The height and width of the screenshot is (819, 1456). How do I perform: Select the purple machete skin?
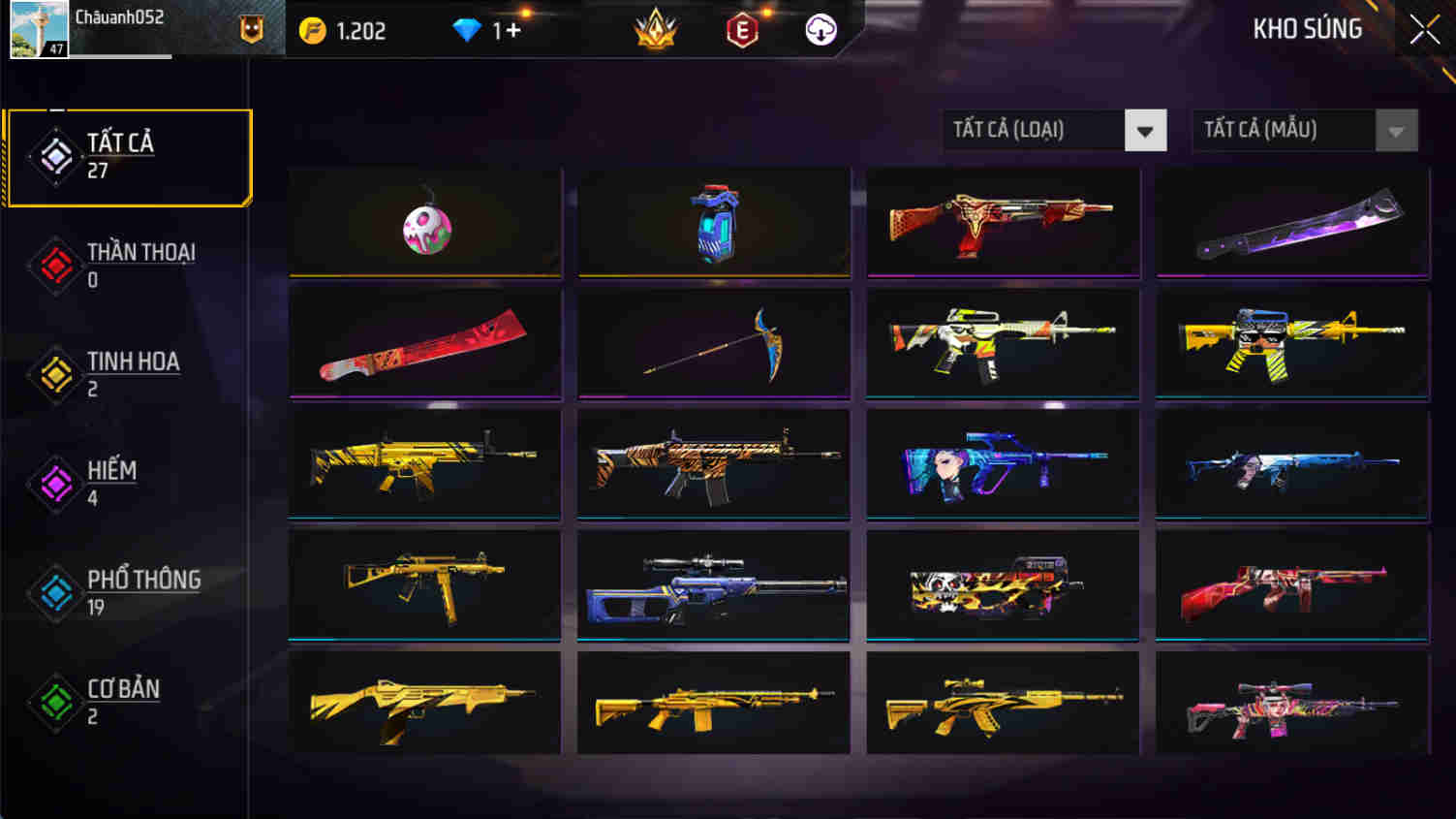[x=1291, y=221]
